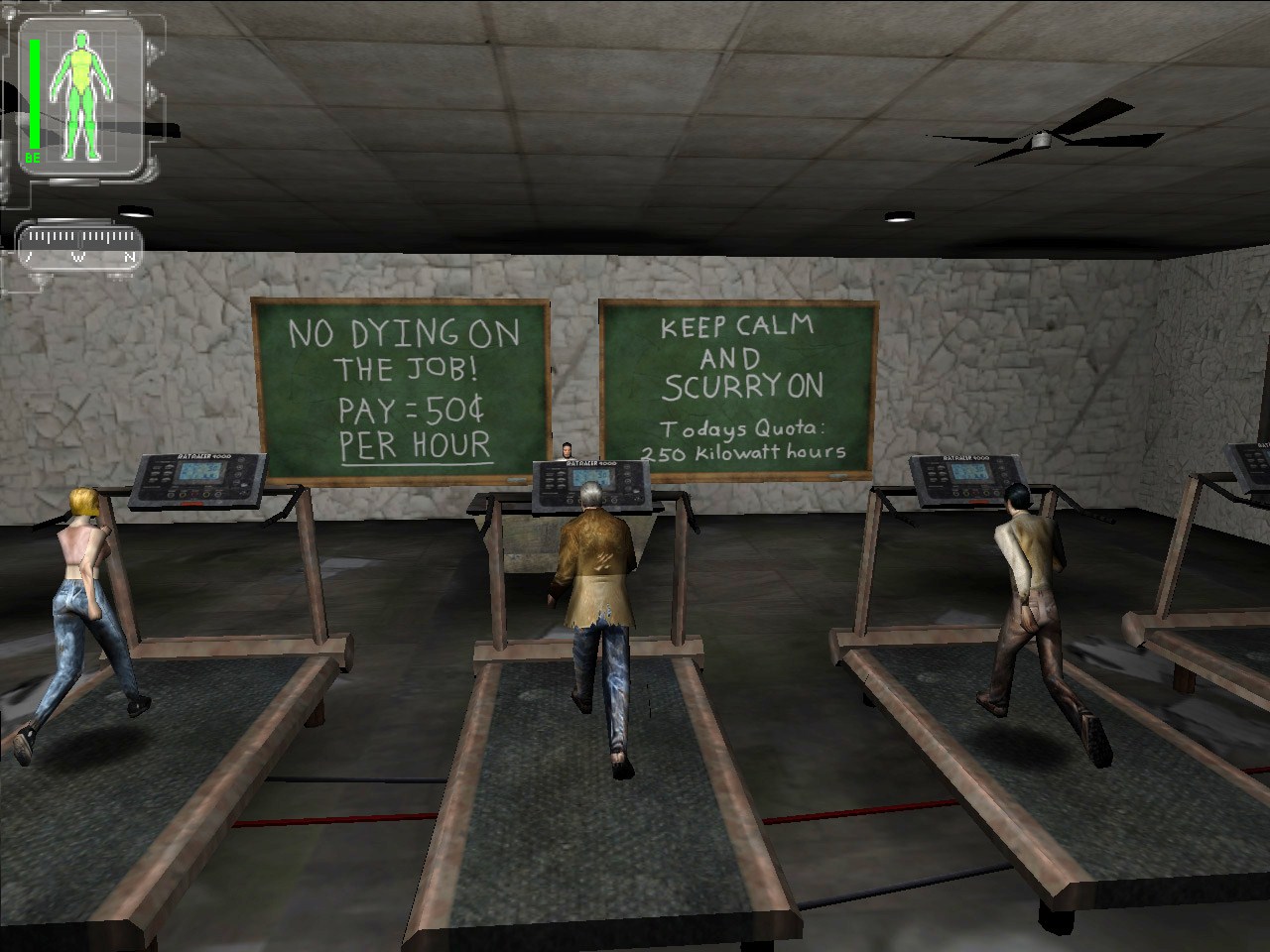Click the green body health status figure
This screenshot has width=1270, height=952.
80,93
